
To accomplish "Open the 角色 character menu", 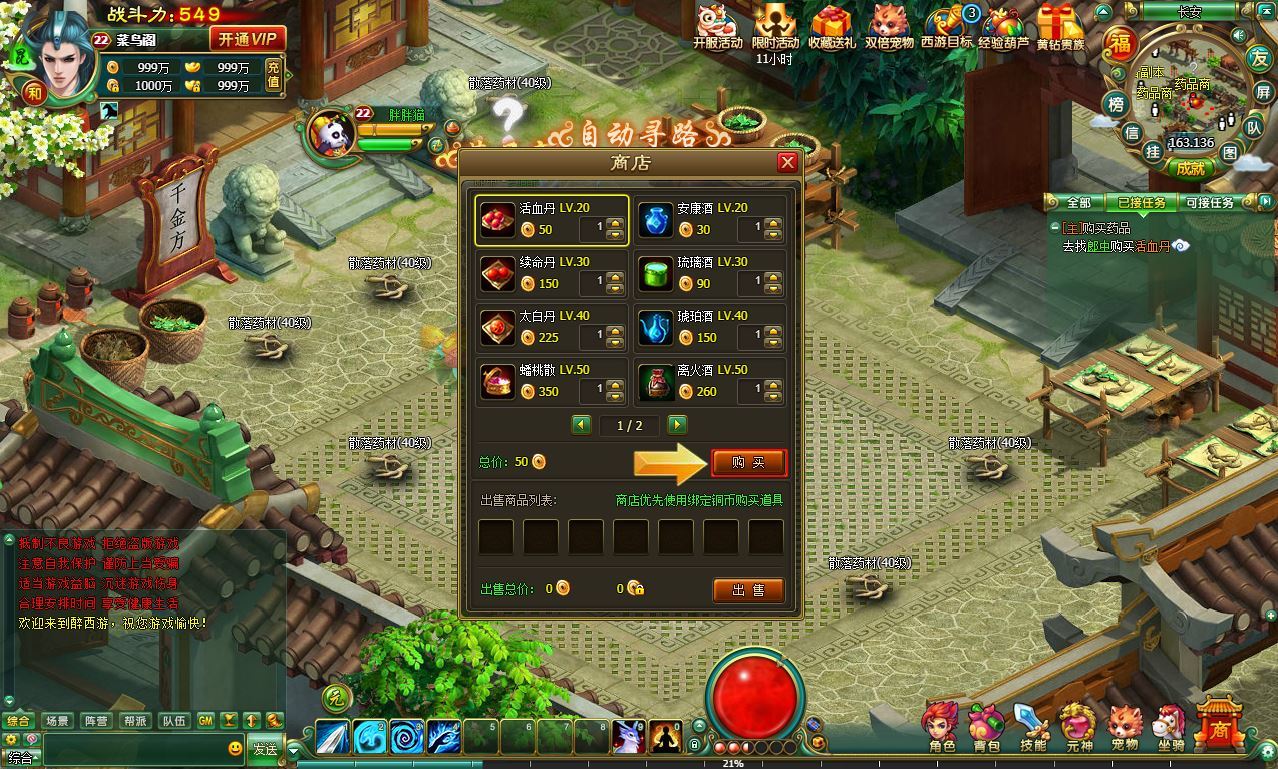I will tap(940, 727).
